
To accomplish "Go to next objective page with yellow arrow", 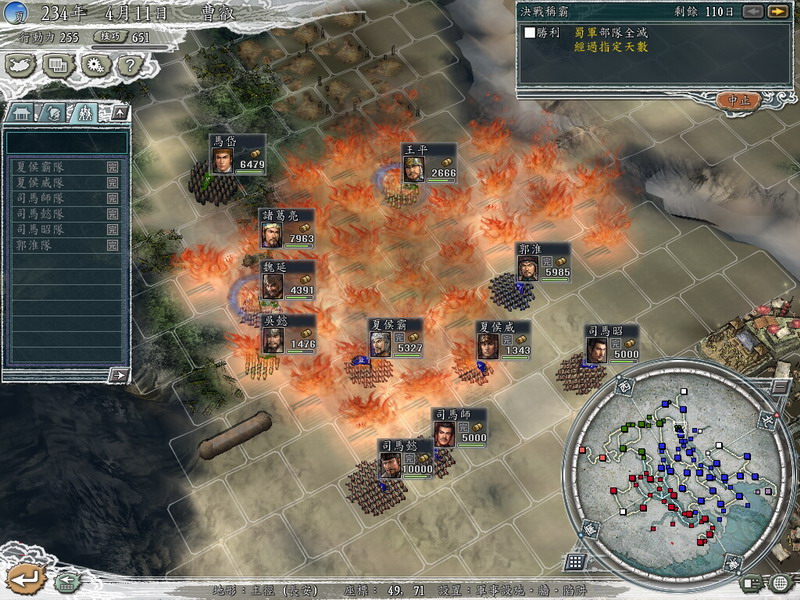I will pos(777,11).
